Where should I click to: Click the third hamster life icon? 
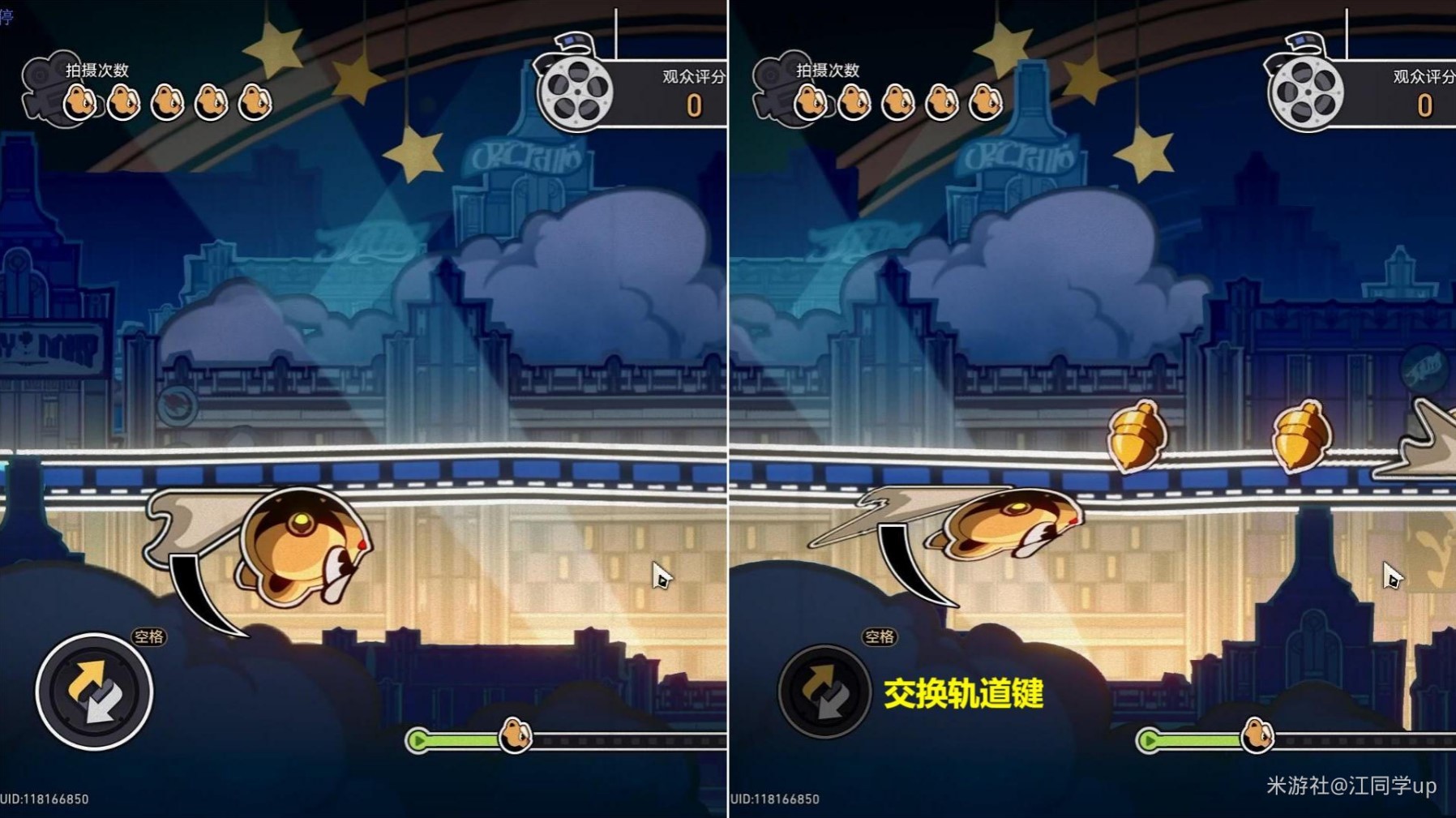pyautogui.click(x=167, y=102)
